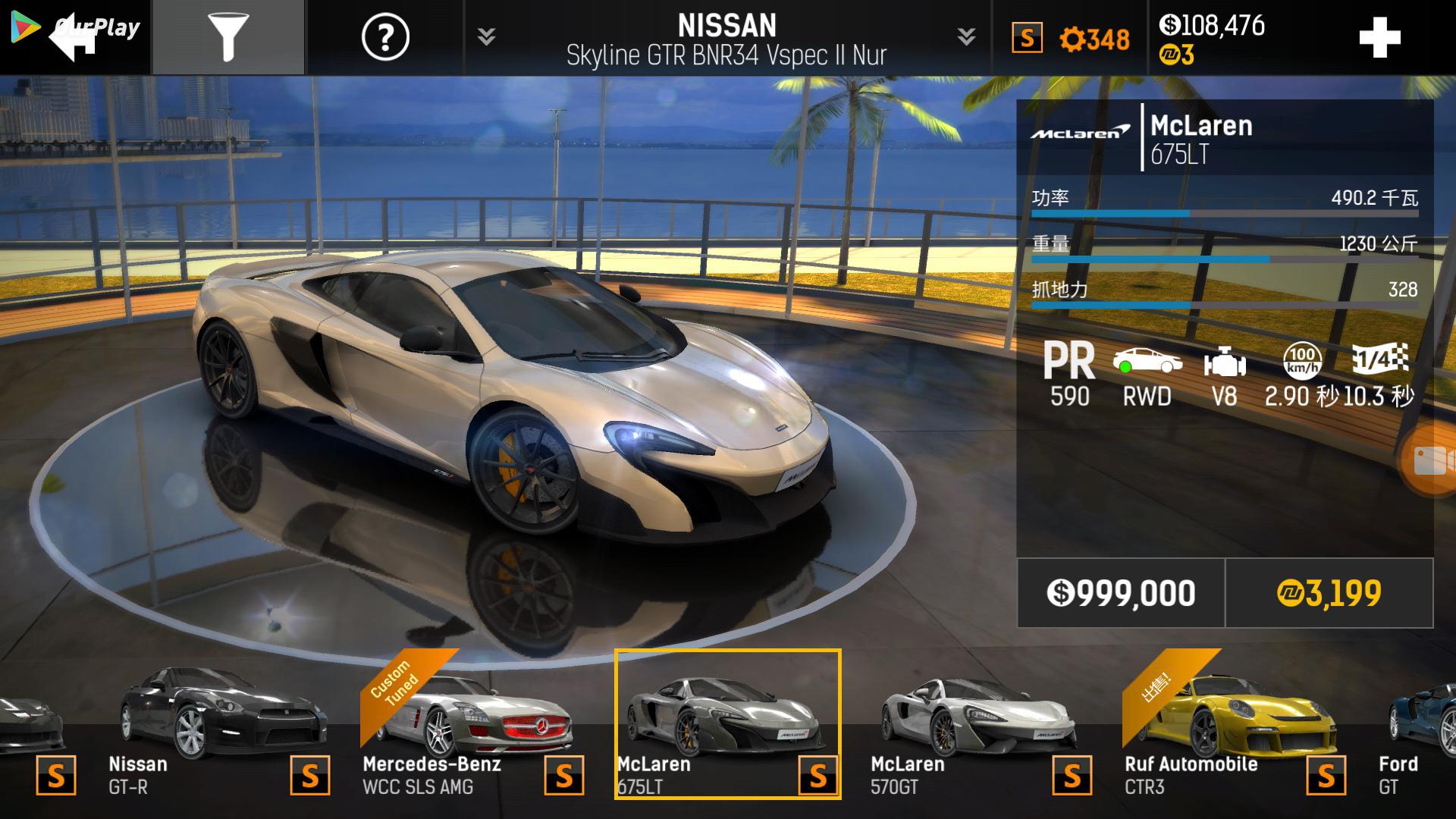The image size is (1456, 819).
Task: Go back with the white arrow button
Action: 74,37
